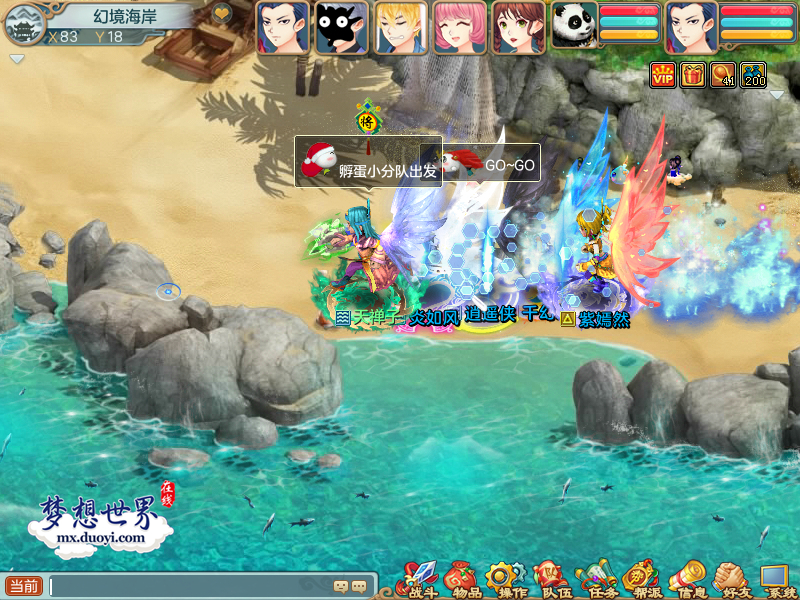Open the red gift box icon
Screen dimensions: 800x600
tap(692, 74)
